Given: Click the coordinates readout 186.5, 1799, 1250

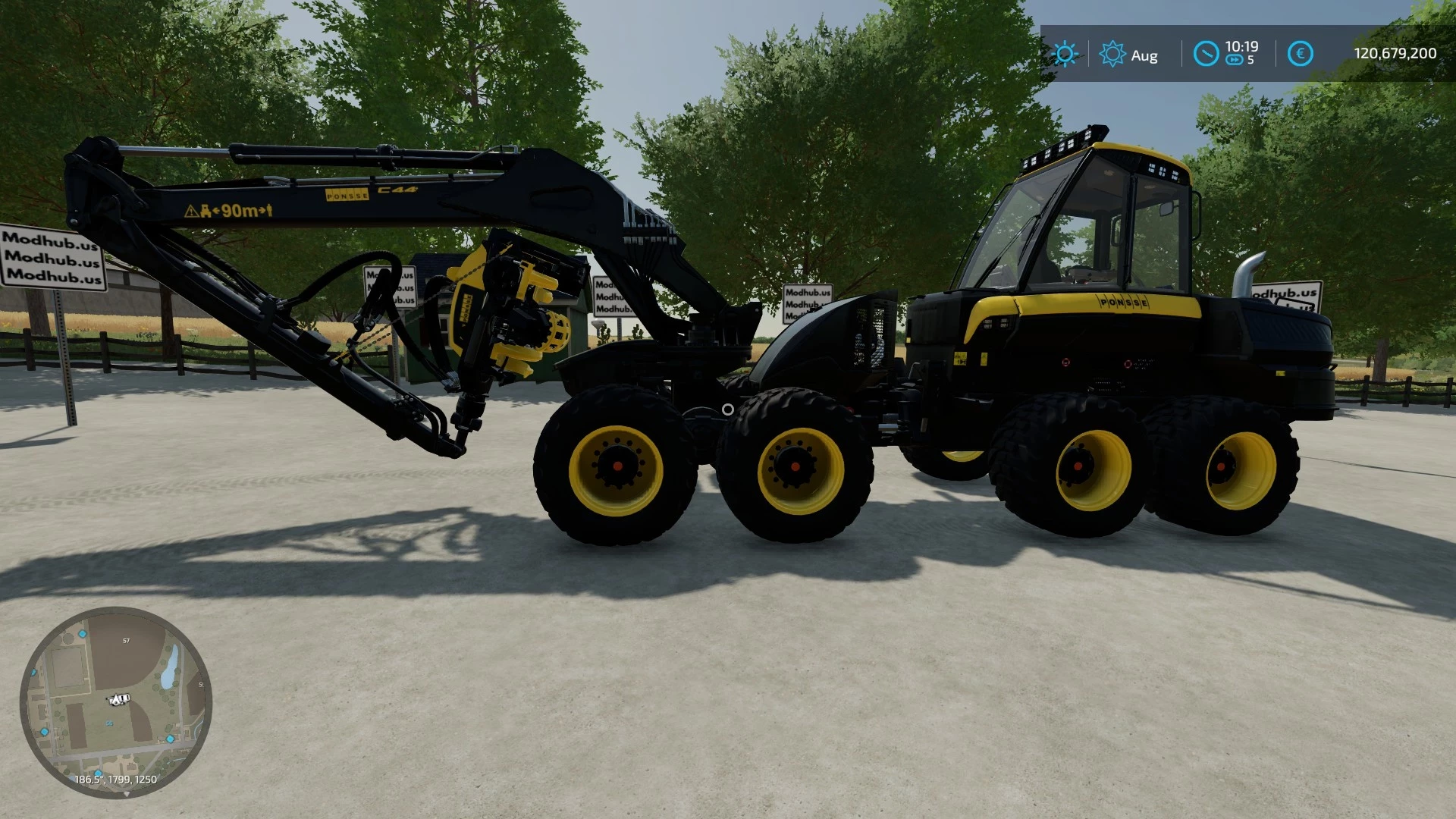Looking at the screenshot, I should pos(116,779).
